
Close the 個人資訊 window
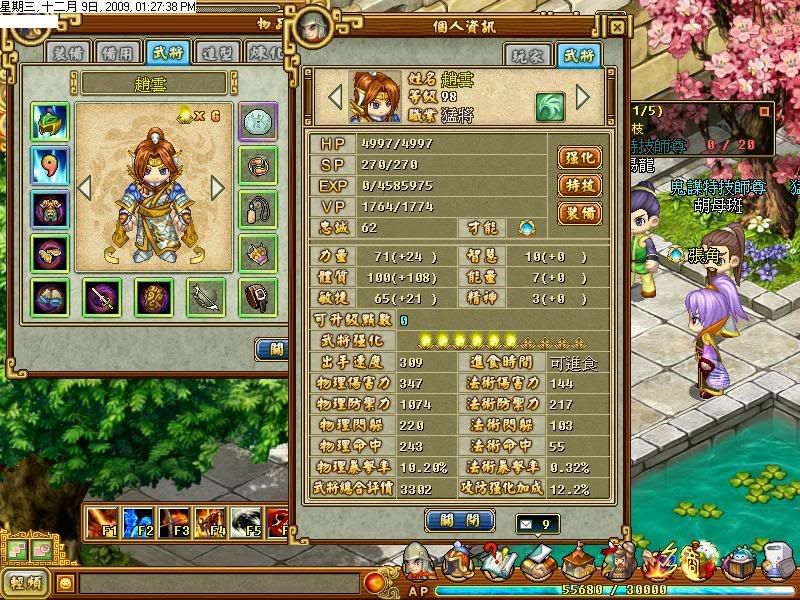tap(617, 28)
